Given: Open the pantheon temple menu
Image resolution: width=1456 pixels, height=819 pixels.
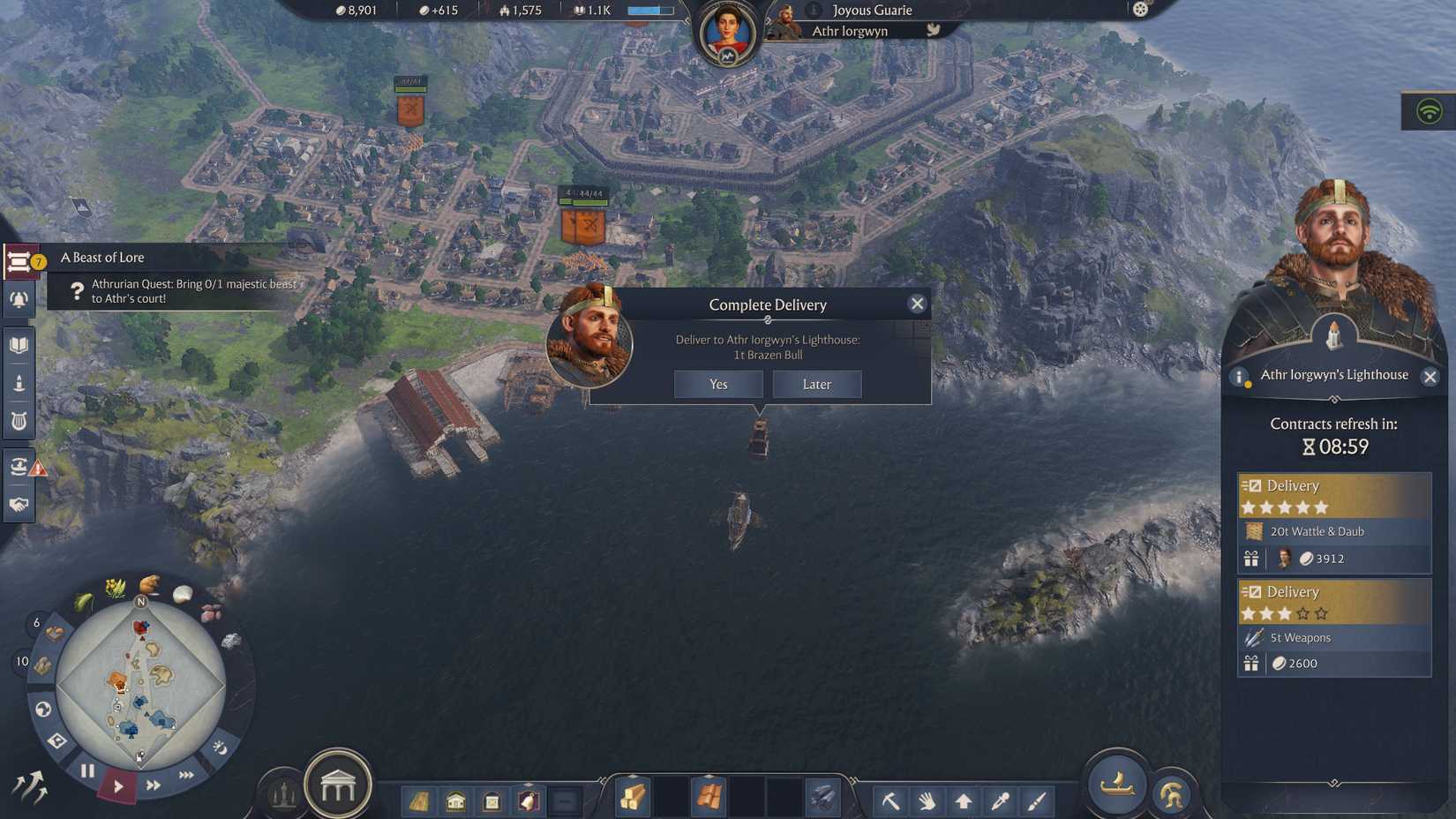Looking at the screenshot, I should (x=339, y=784).
